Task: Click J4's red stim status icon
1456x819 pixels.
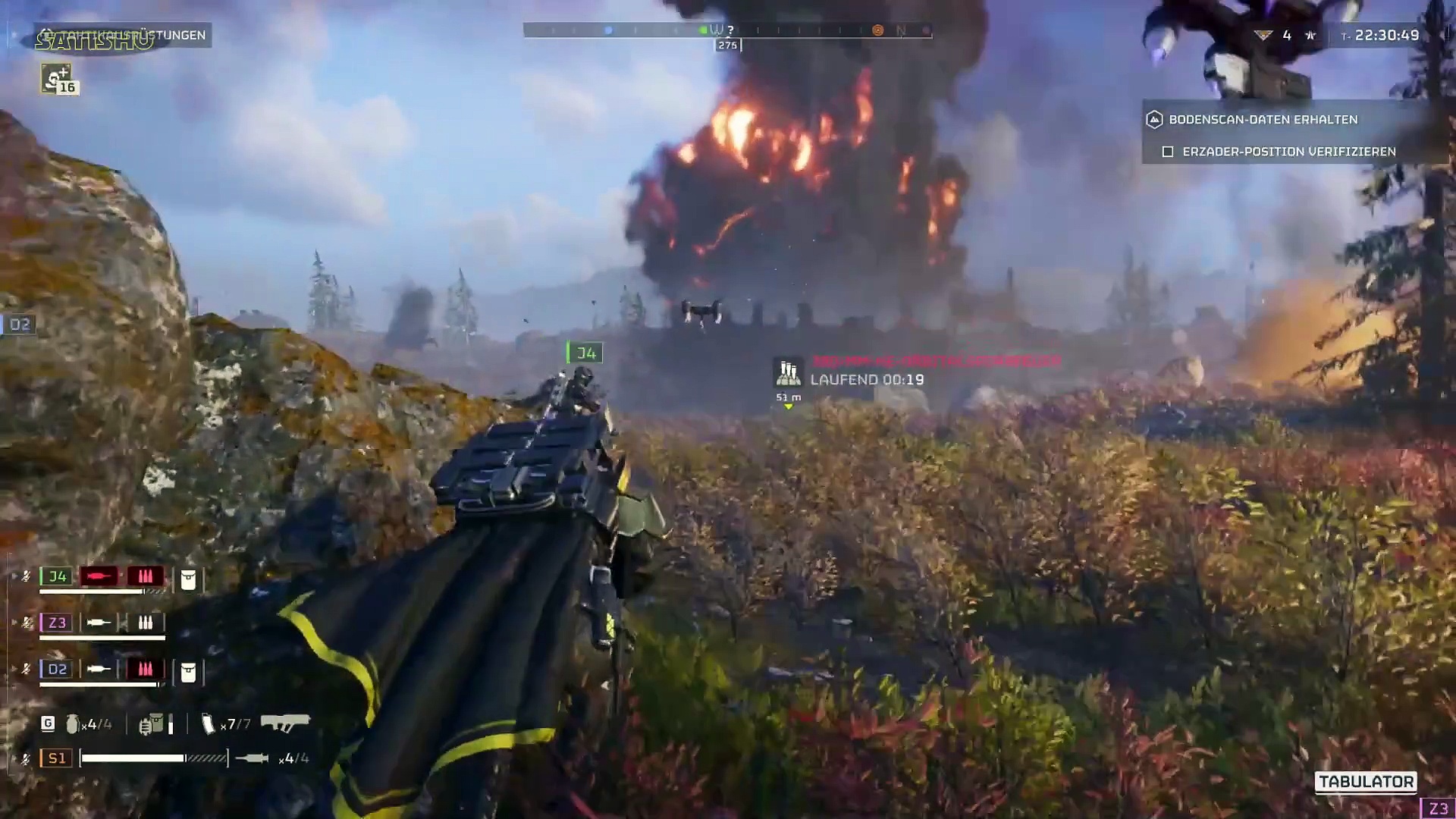Action: [99, 576]
